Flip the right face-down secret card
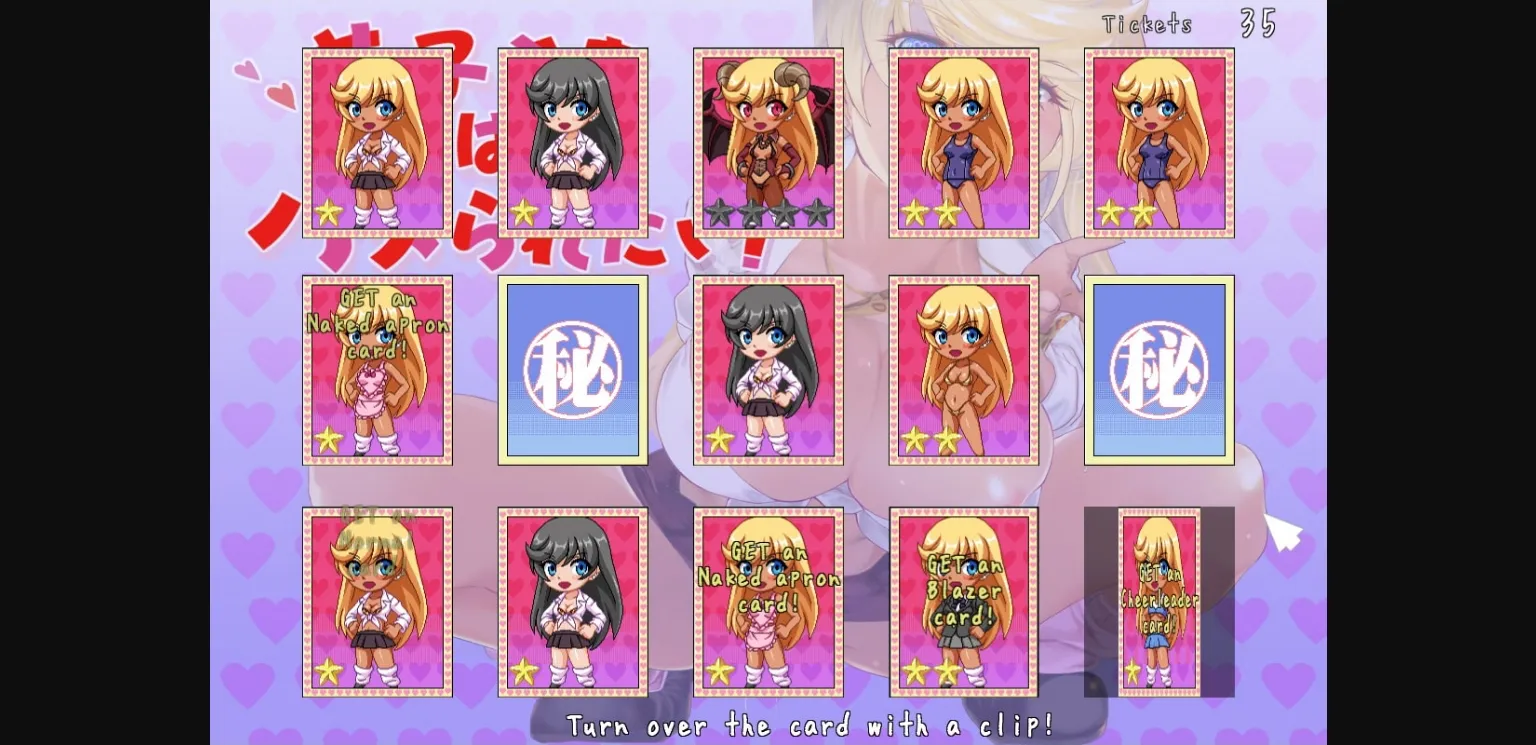 coord(1157,369)
